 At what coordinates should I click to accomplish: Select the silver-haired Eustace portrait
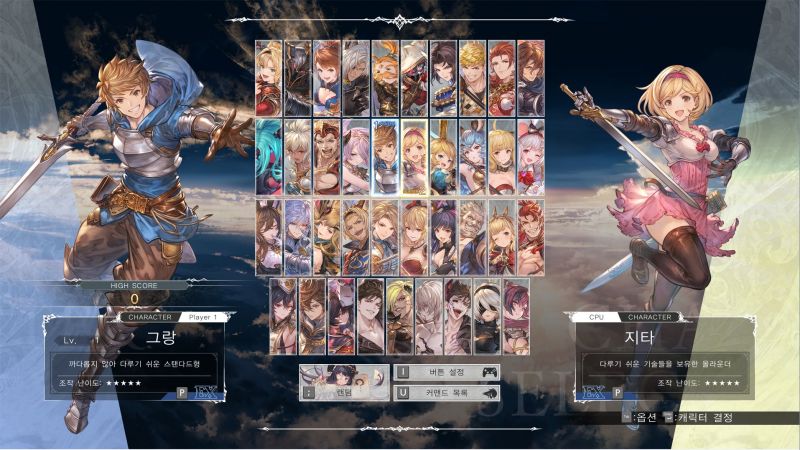tap(357, 77)
